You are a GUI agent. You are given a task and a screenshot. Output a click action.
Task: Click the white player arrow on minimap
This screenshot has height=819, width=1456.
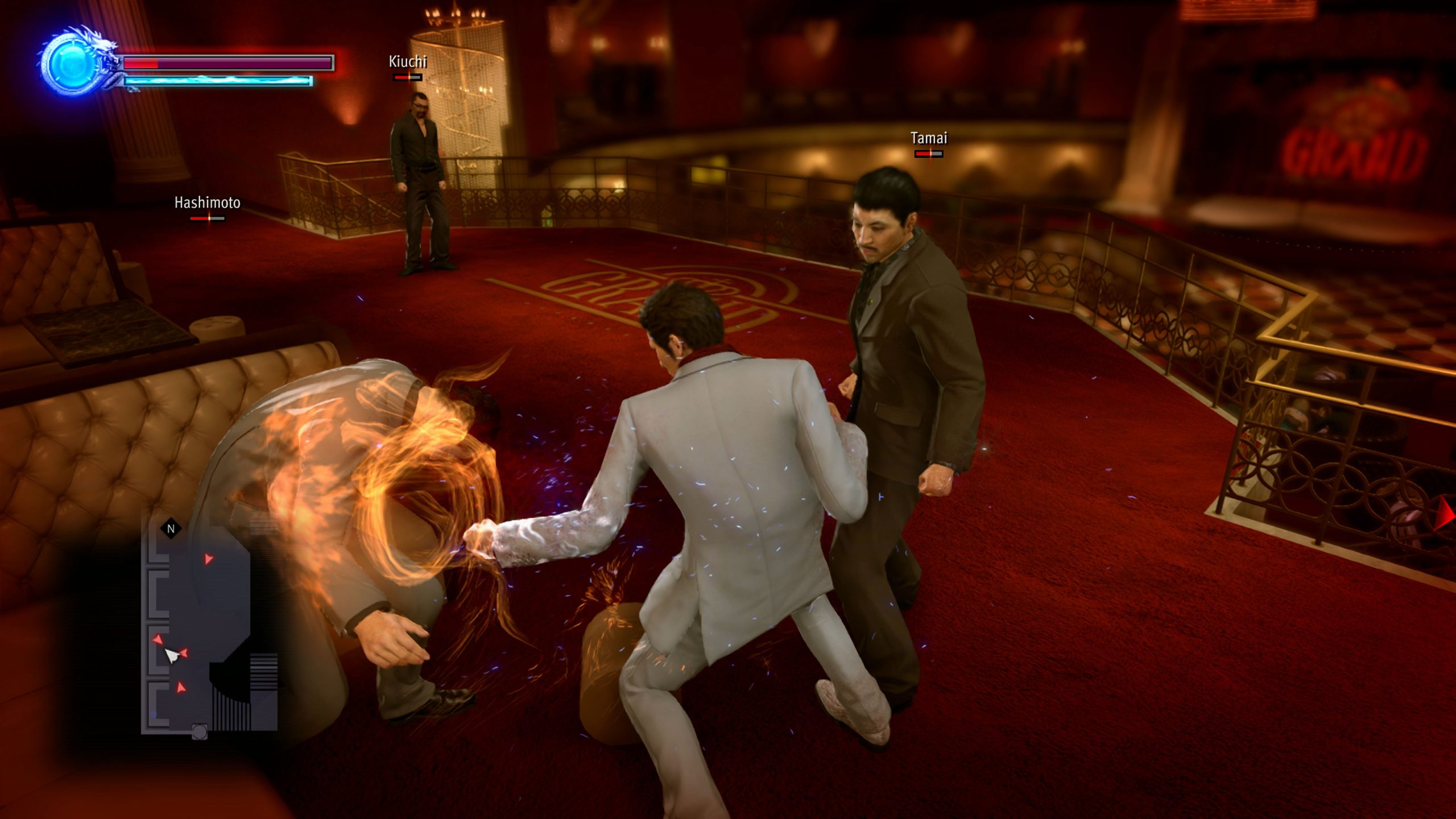pyautogui.click(x=172, y=656)
